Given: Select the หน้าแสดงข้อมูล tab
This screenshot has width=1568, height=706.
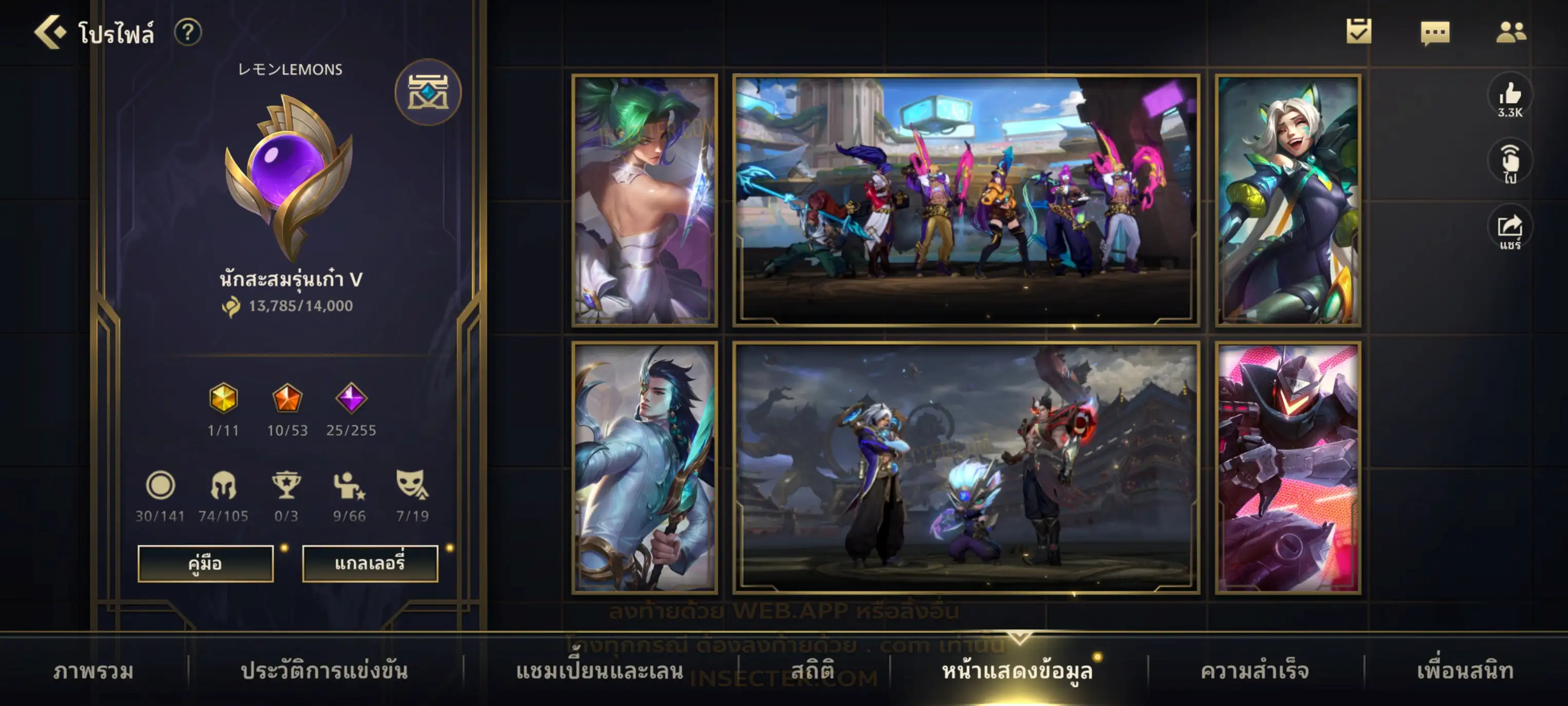Looking at the screenshot, I should pyautogui.click(x=1017, y=671).
